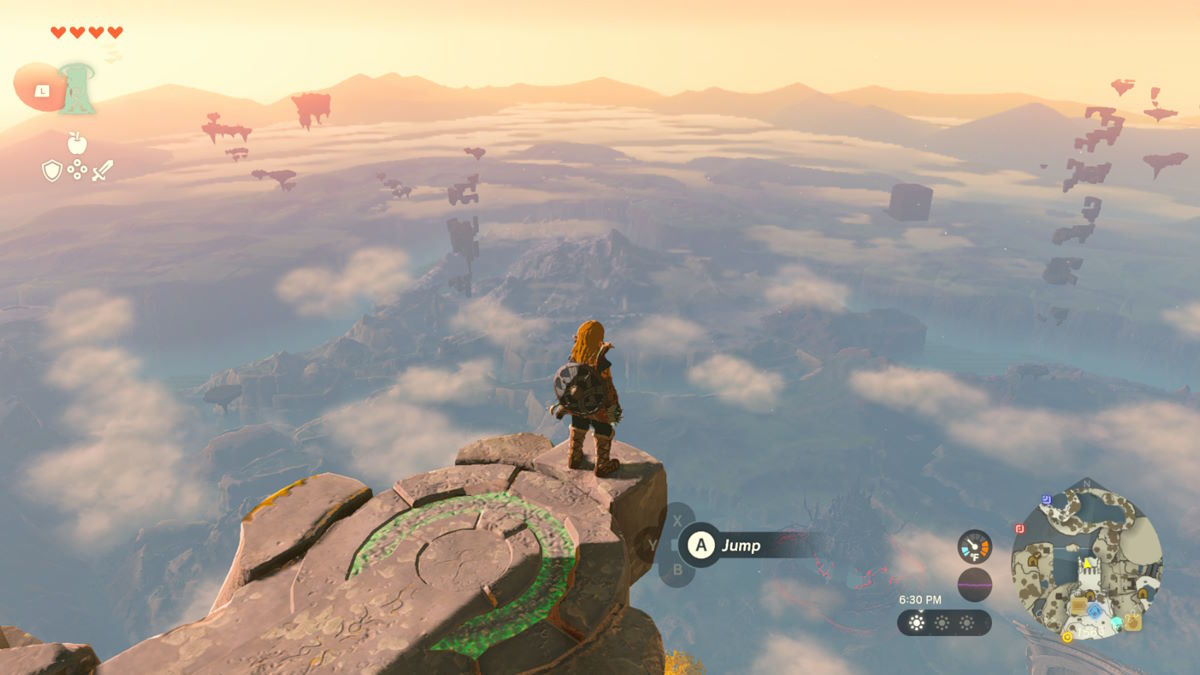Open the circular minimap
Viewport: 1200px width, 675px height.
[1086, 561]
